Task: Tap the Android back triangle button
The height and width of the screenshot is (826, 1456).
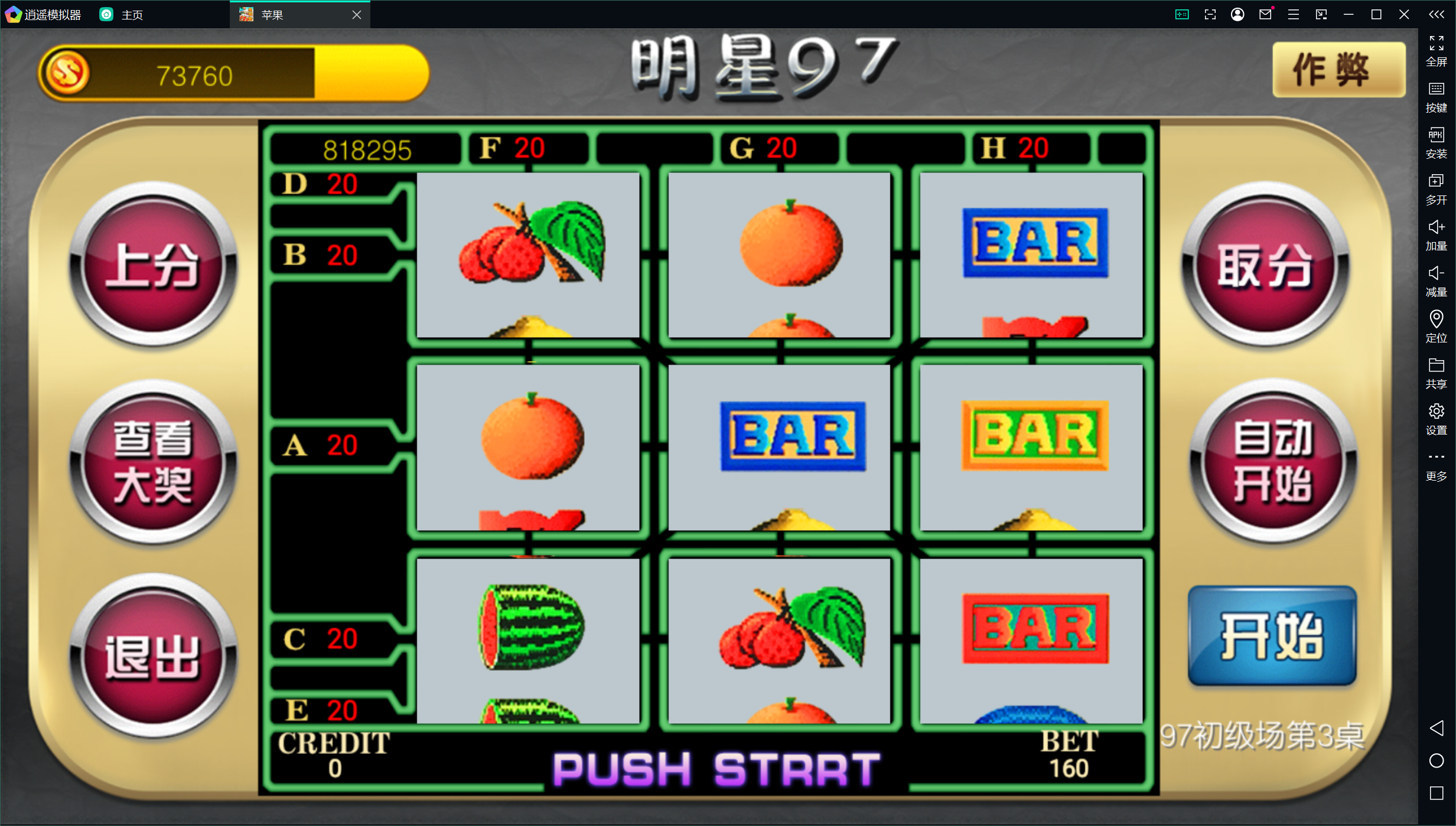Action: click(x=1436, y=728)
